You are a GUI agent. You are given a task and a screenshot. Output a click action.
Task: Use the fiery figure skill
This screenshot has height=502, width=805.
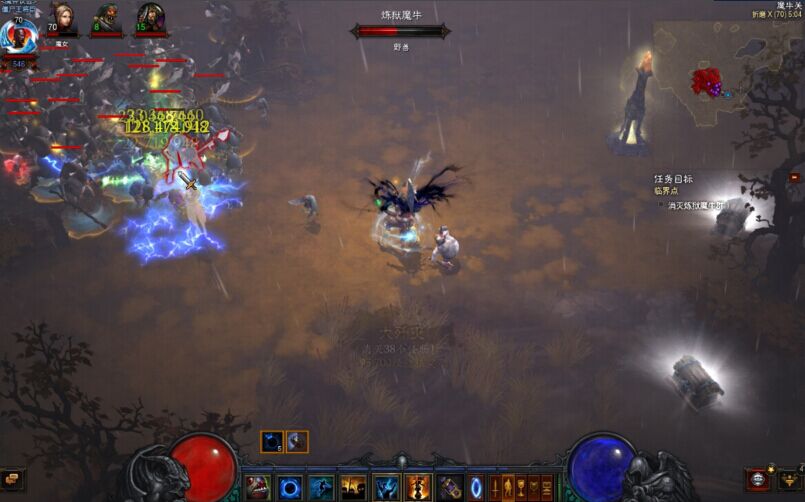(418, 487)
